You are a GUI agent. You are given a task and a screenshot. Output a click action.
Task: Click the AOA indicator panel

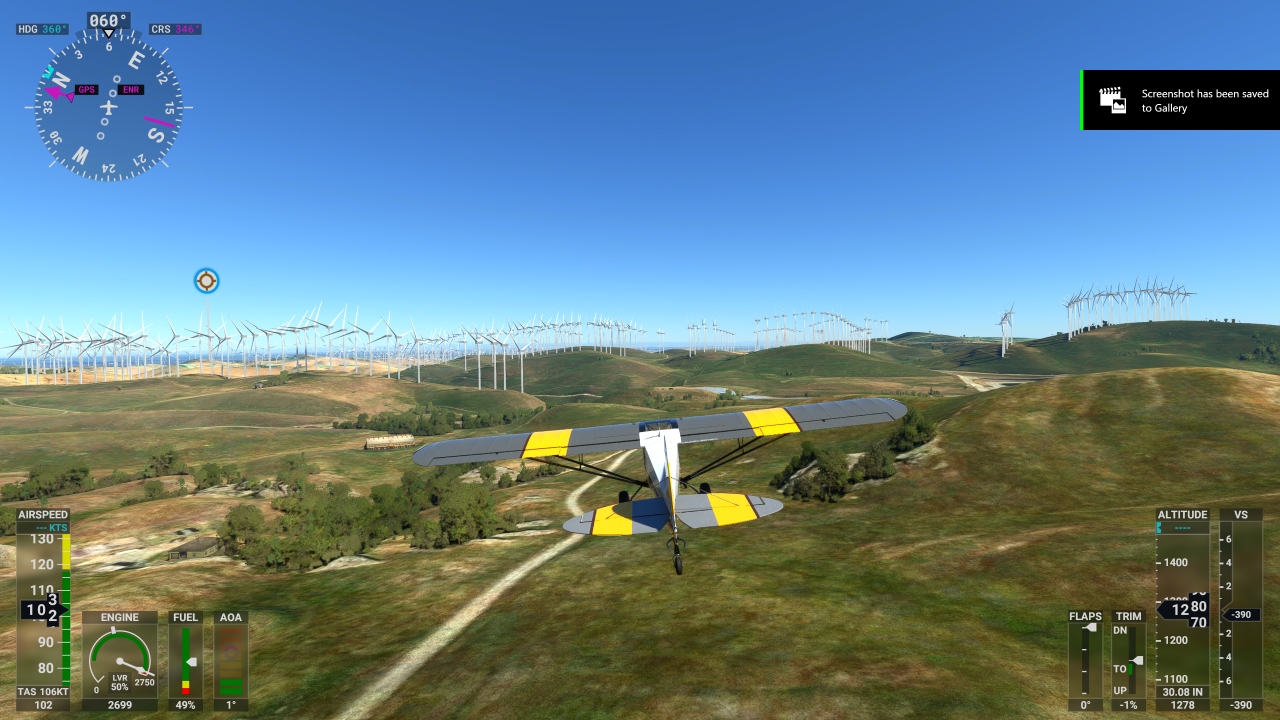[x=230, y=660]
